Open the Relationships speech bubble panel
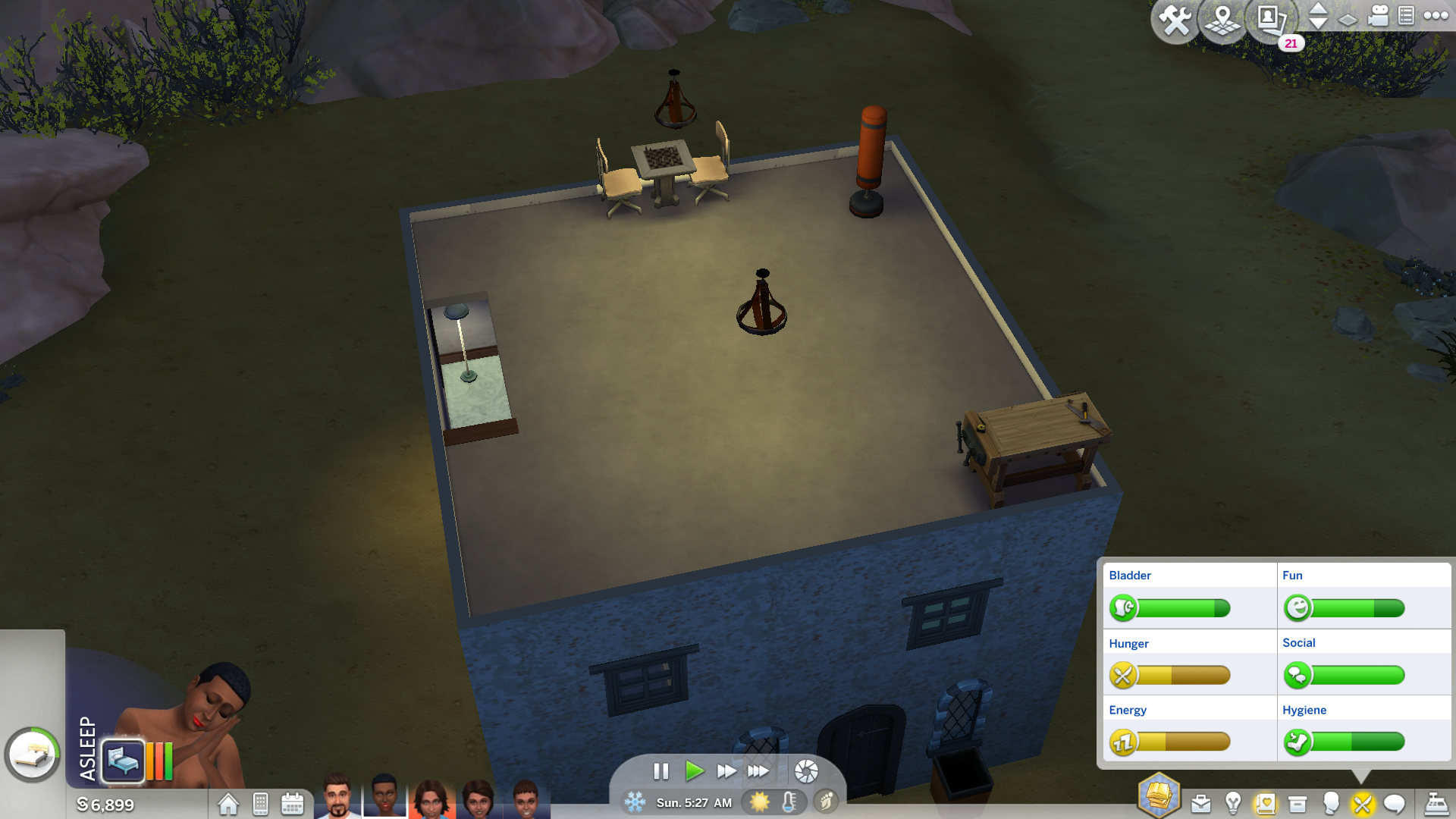This screenshot has height=819, width=1456. (1395, 804)
